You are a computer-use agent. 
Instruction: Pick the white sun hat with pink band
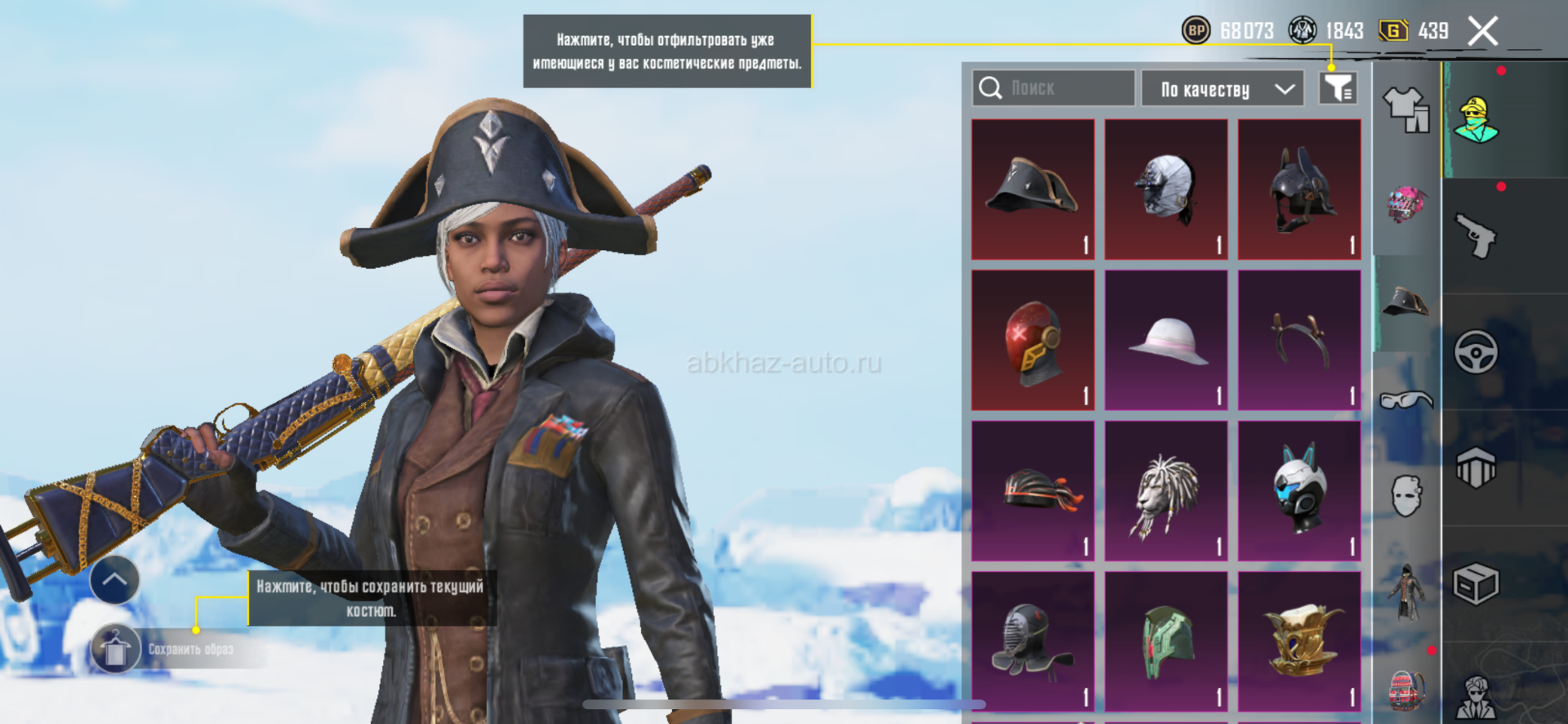[x=1166, y=341]
